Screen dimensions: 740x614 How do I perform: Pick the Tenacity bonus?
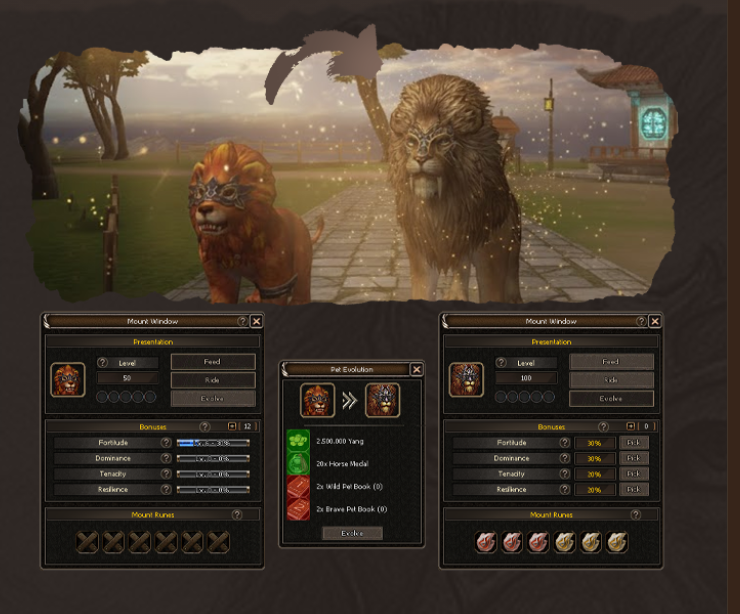(x=631, y=474)
